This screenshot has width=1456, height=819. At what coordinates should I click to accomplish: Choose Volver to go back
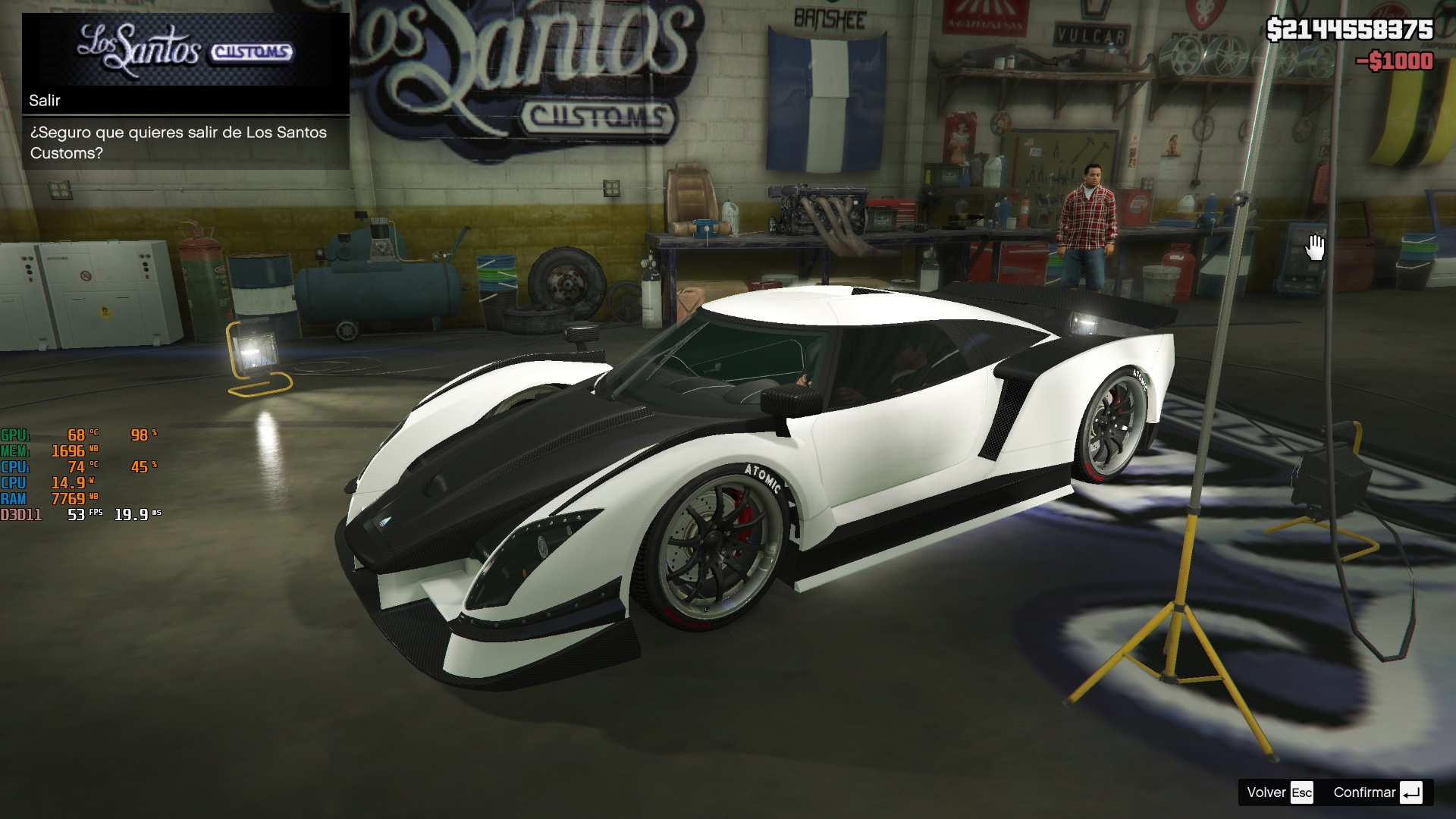coord(1279,792)
